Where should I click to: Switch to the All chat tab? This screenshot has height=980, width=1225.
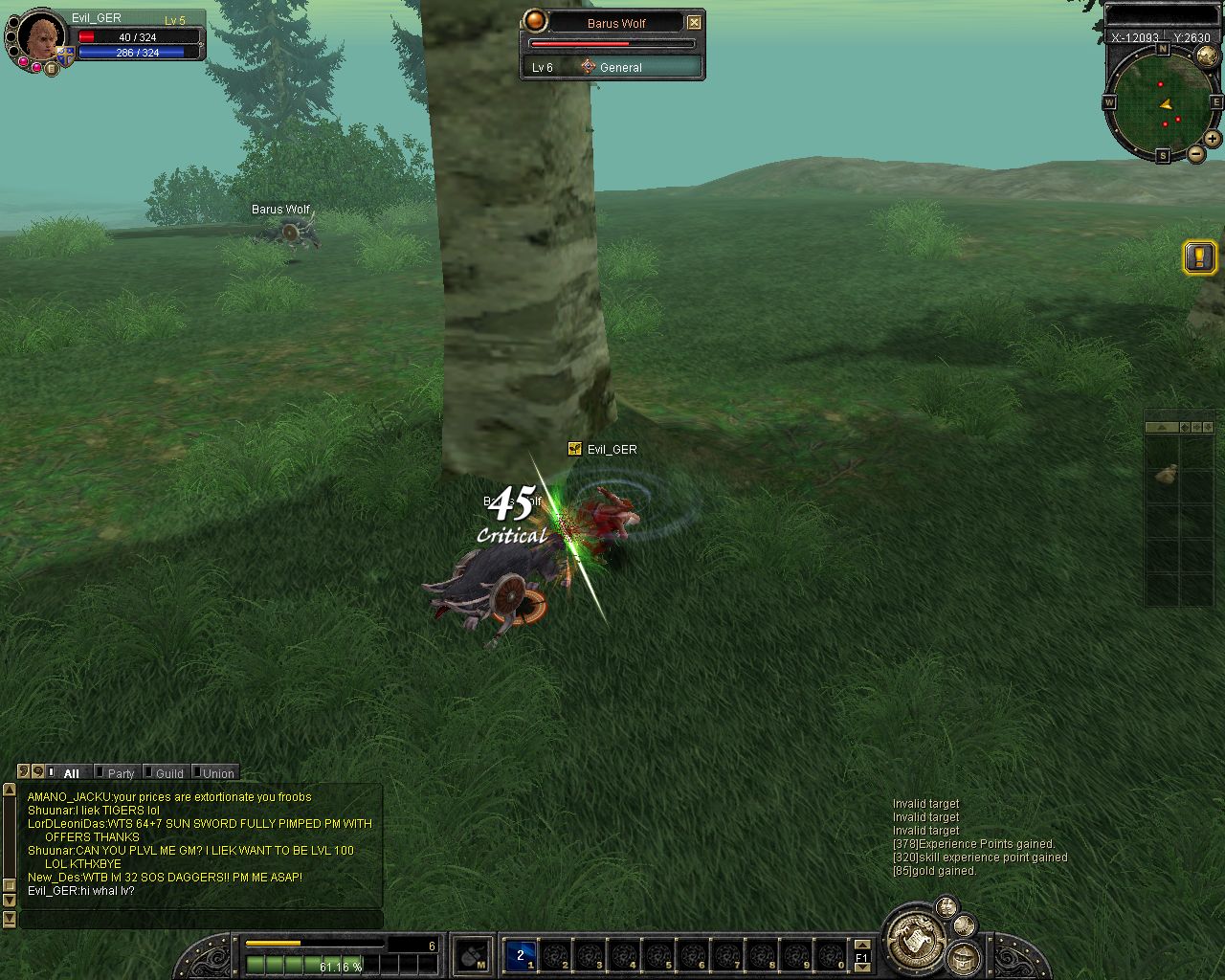[x=71, y=773]
